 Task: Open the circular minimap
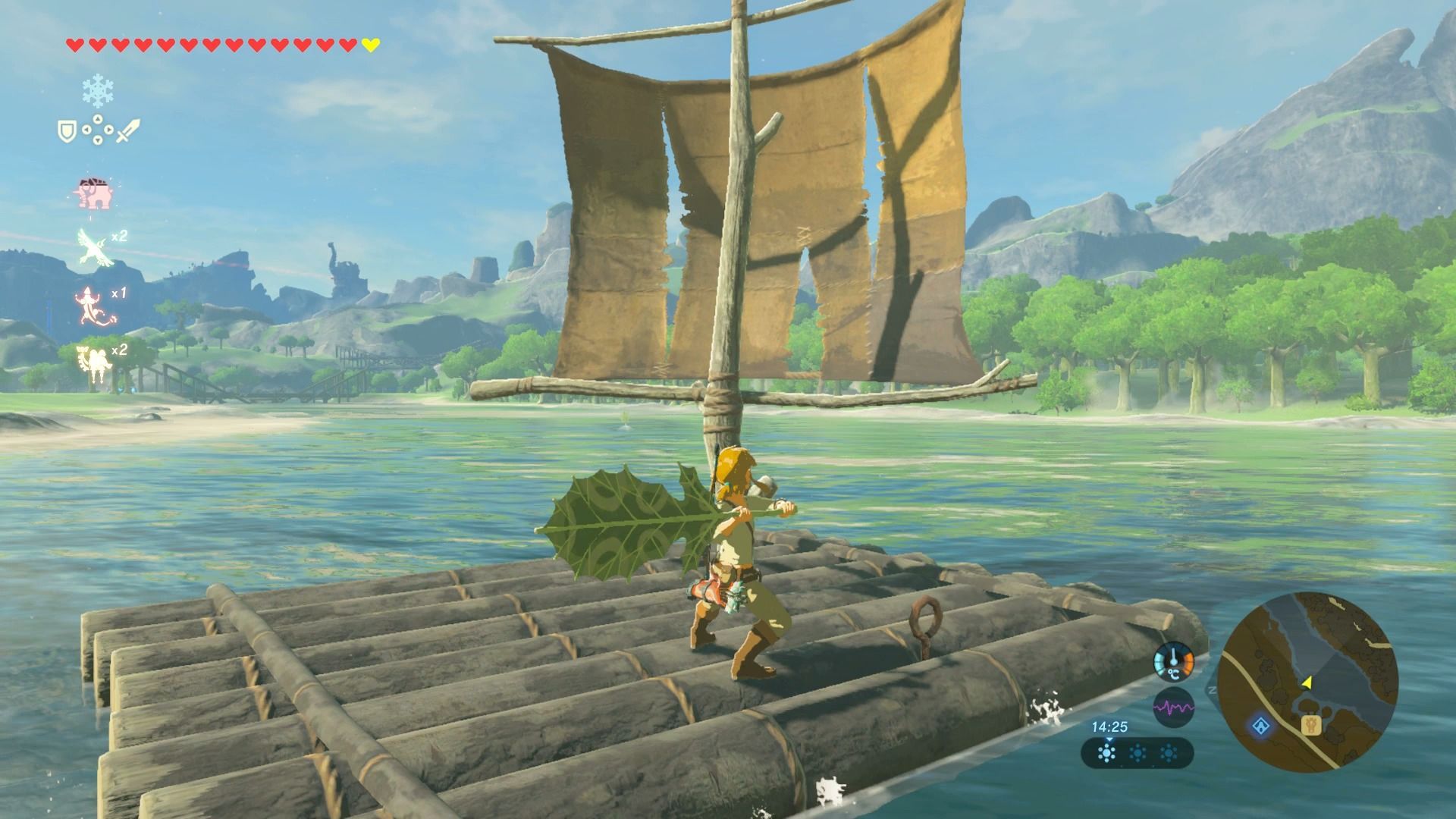pyautogui.click(x=1308, y=682)
